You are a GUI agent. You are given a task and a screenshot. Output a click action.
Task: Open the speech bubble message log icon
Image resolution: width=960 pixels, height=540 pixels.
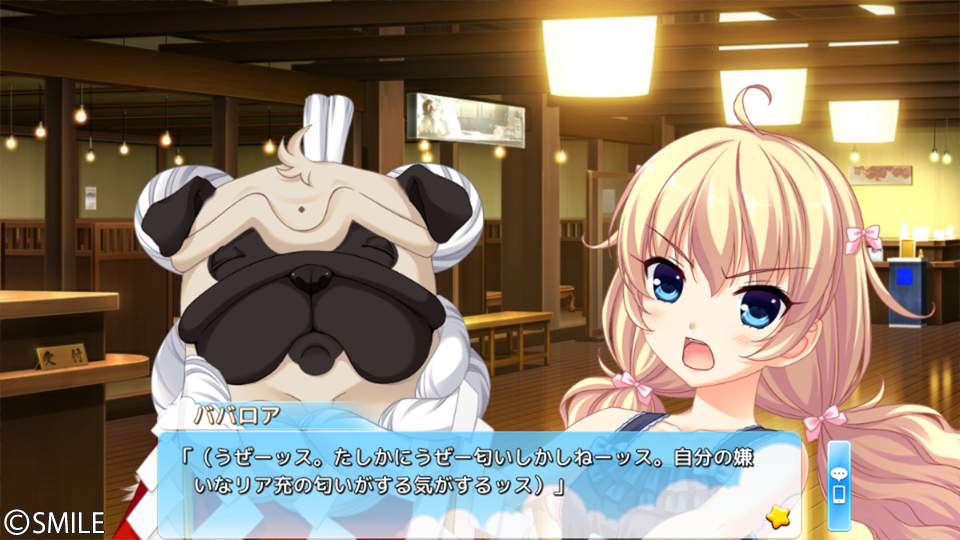[838, 474]
